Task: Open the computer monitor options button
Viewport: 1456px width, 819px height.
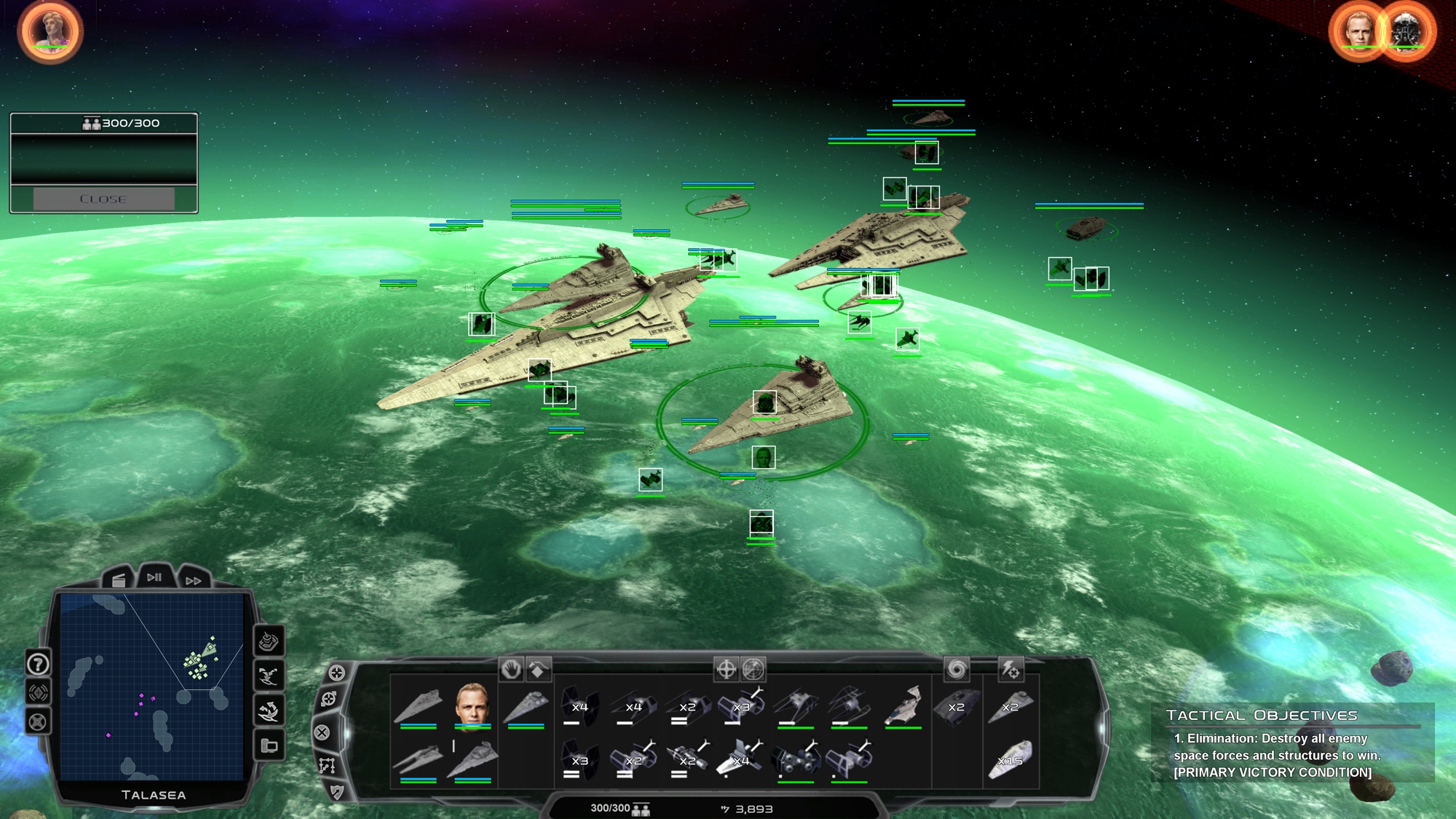Action: (269, 745)
